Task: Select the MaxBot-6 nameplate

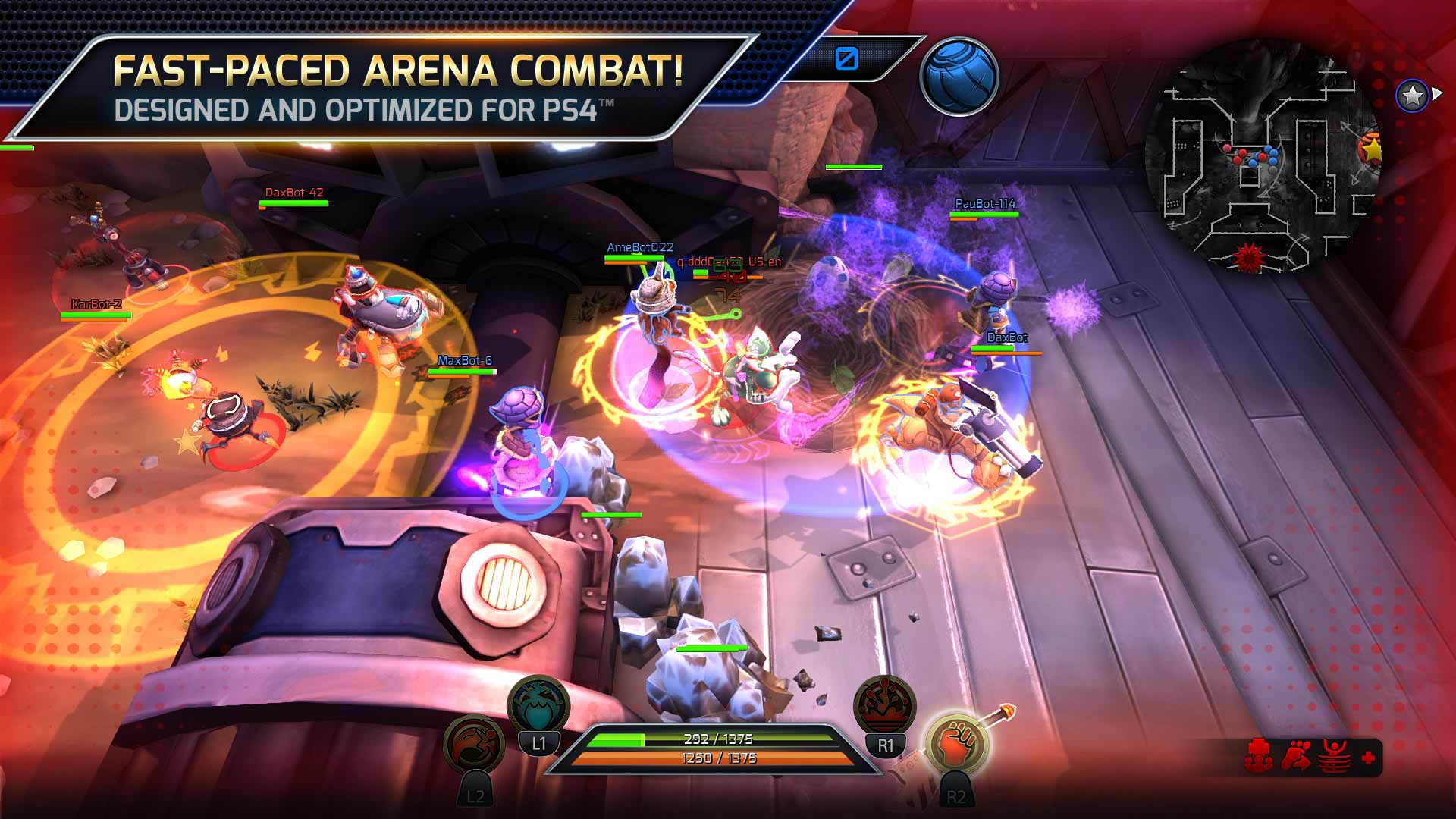Action: pyautogui.click(x=464, y=361)
